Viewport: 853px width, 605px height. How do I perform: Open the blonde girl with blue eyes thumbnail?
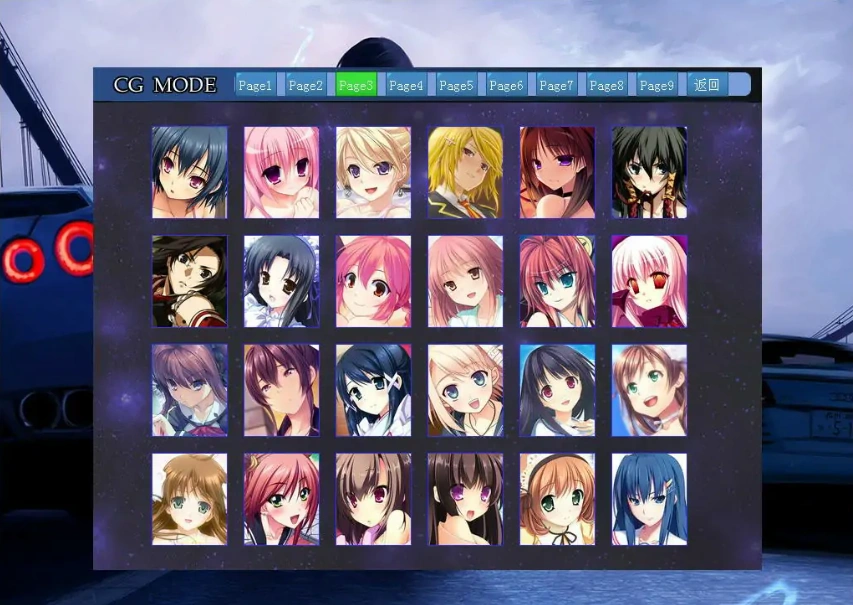[x=465, y=390]
